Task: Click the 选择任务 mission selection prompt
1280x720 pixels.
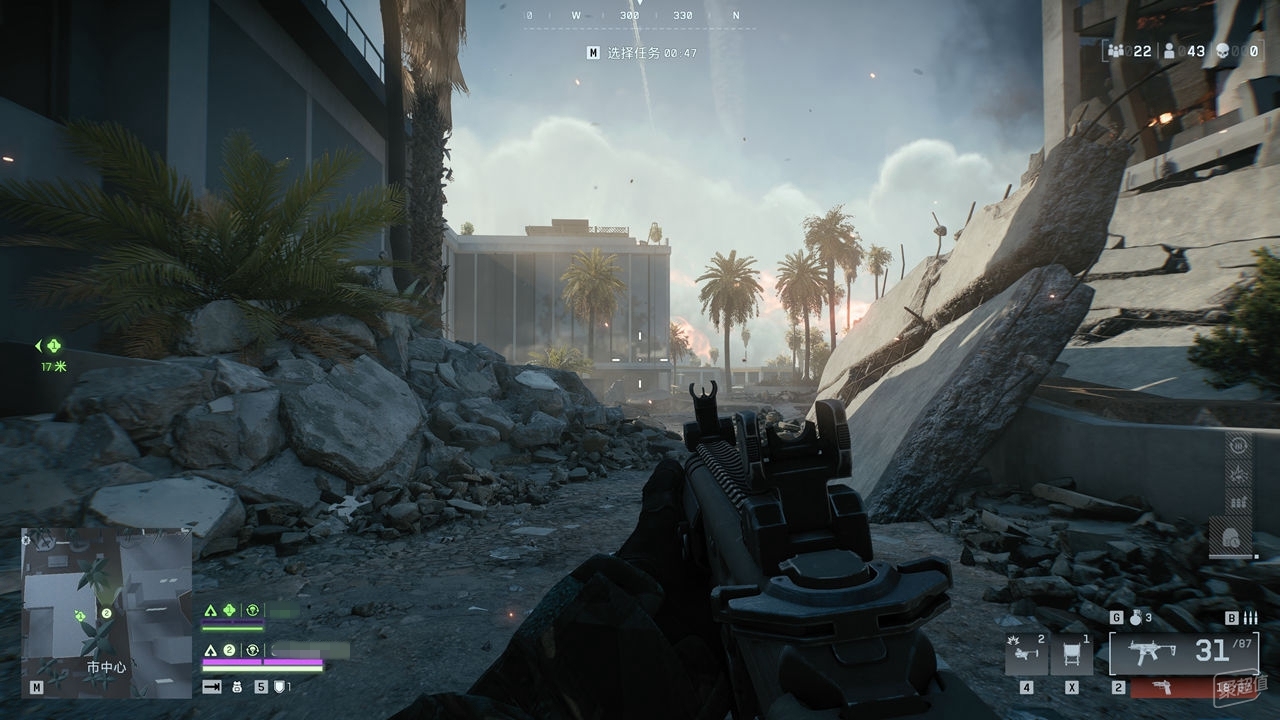Action: [642, 53]
